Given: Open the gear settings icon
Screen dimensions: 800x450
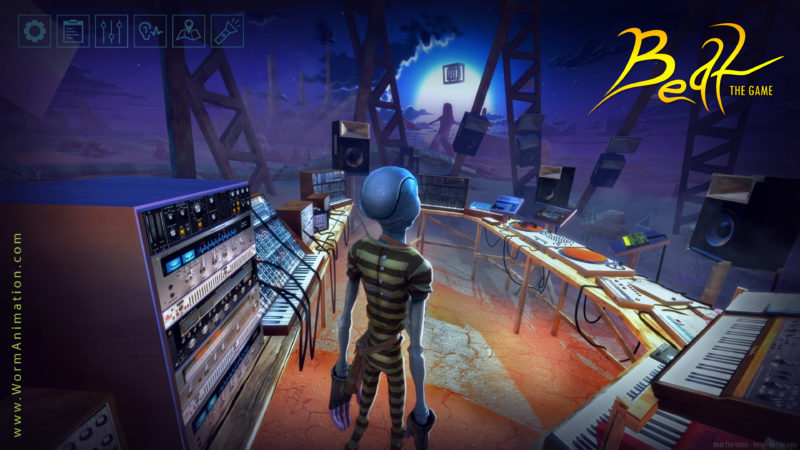Looking at the screenshot, I should click(x=36, y=31).
